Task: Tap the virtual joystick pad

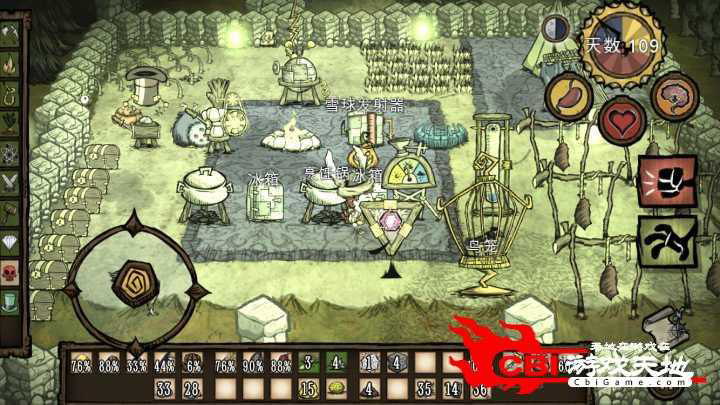Action: (134, 285)
